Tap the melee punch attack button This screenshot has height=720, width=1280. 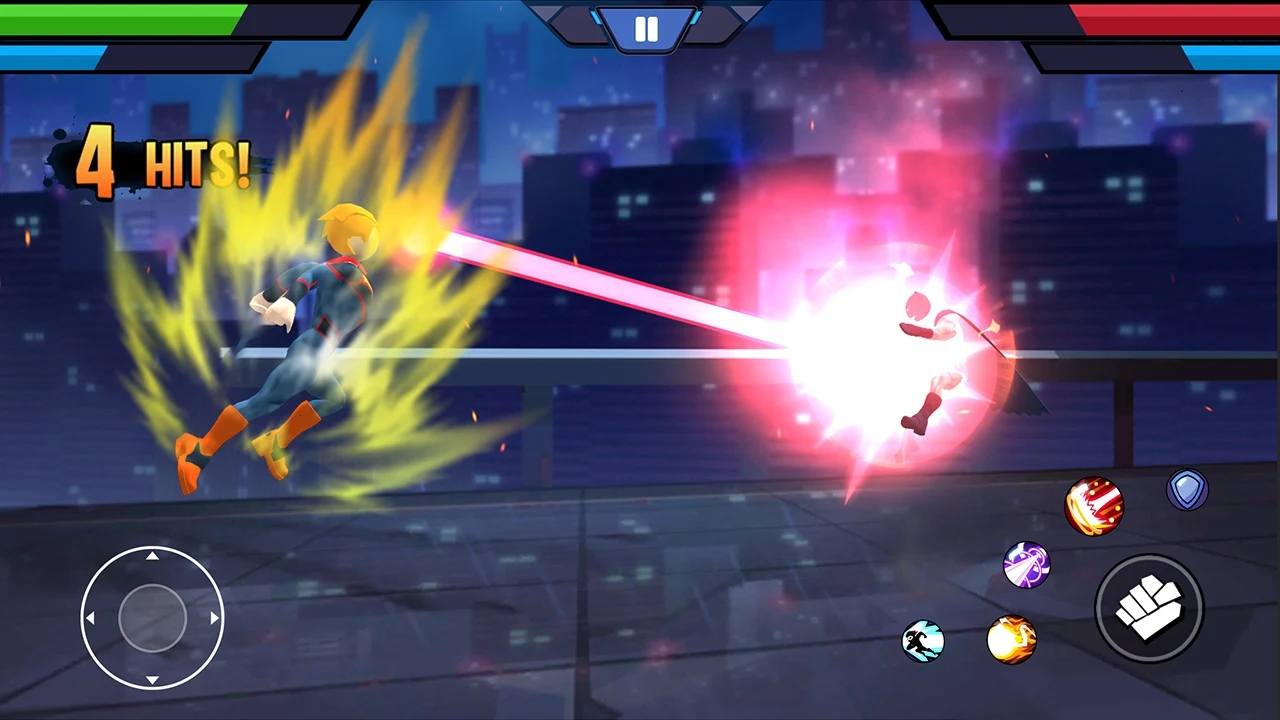point(1149,608)
